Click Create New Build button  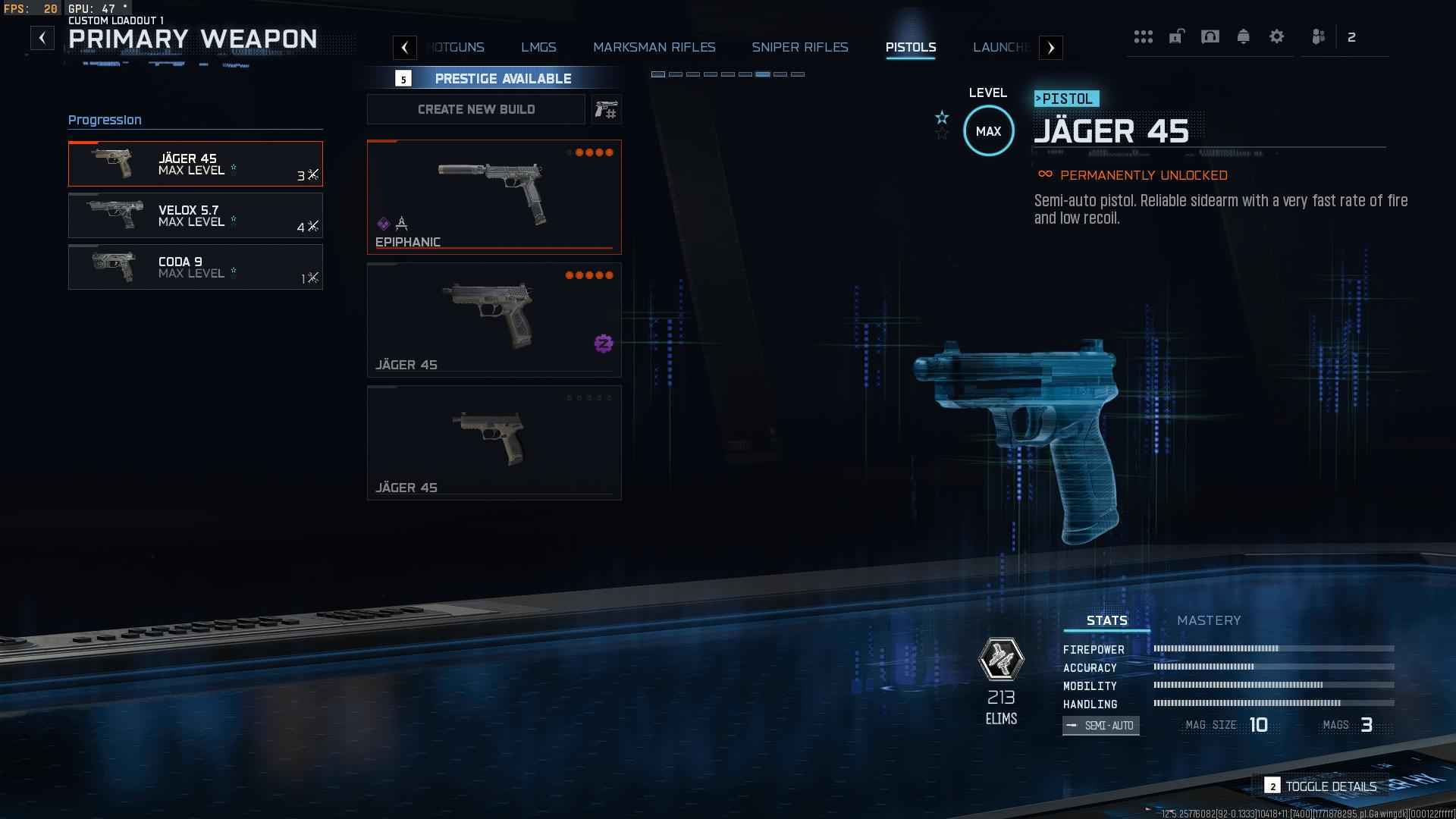475,109
